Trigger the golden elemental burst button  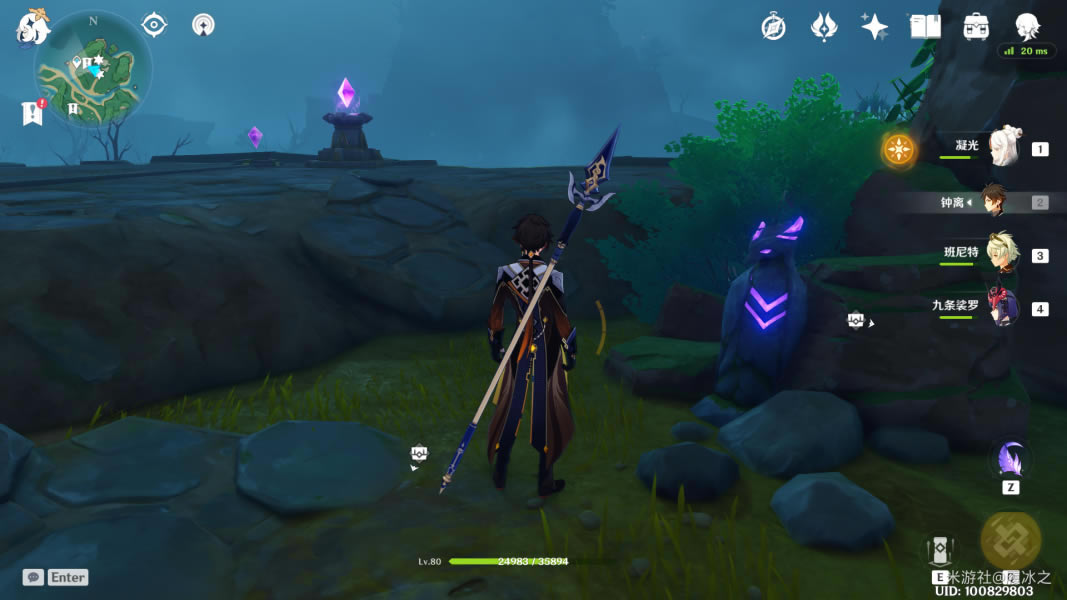1010,540
